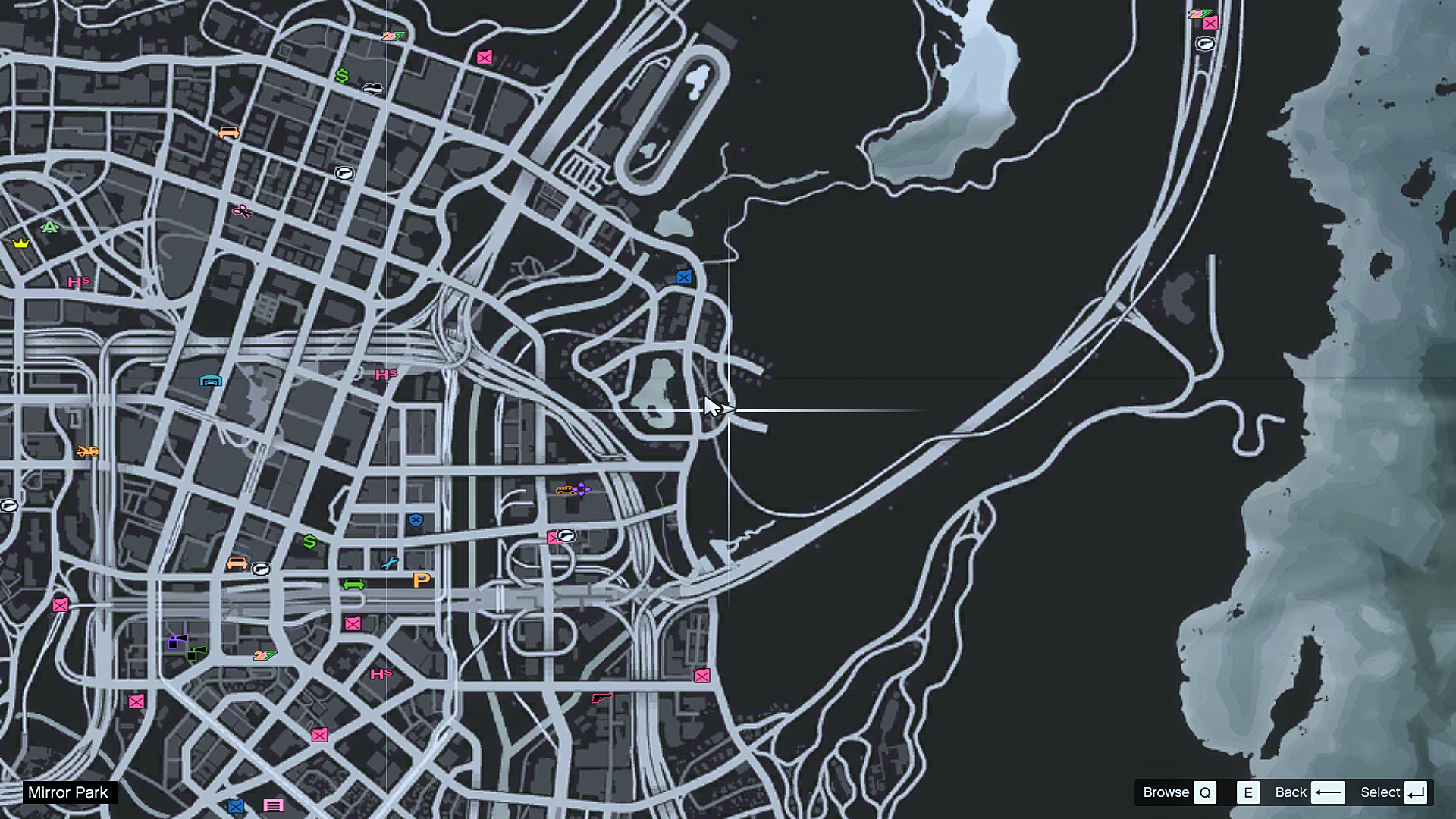Click the purple flower-shaped map marker
1456x819 pixels.
tap(582, 489)
